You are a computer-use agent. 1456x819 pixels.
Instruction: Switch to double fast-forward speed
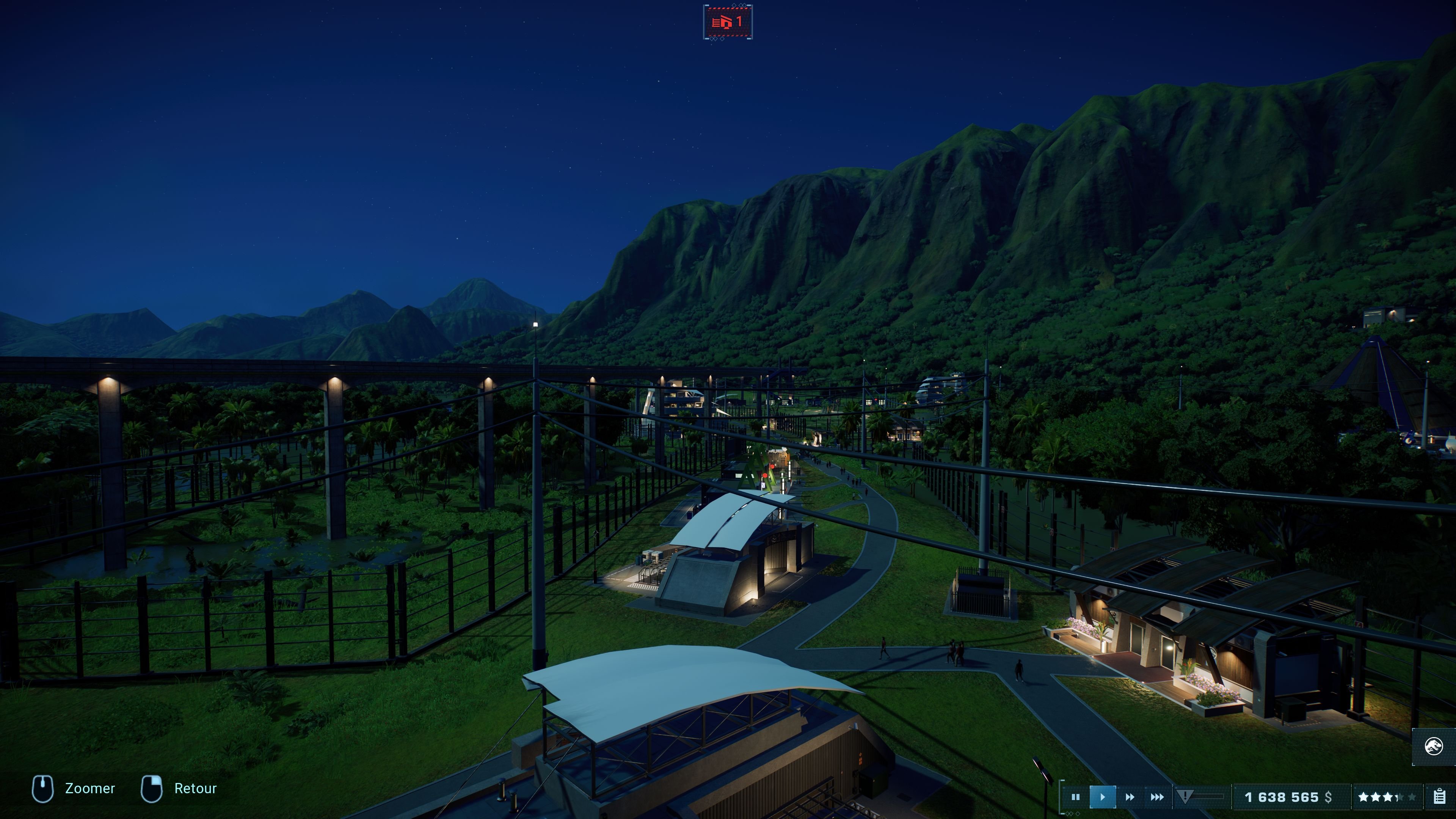(1130, 797)
